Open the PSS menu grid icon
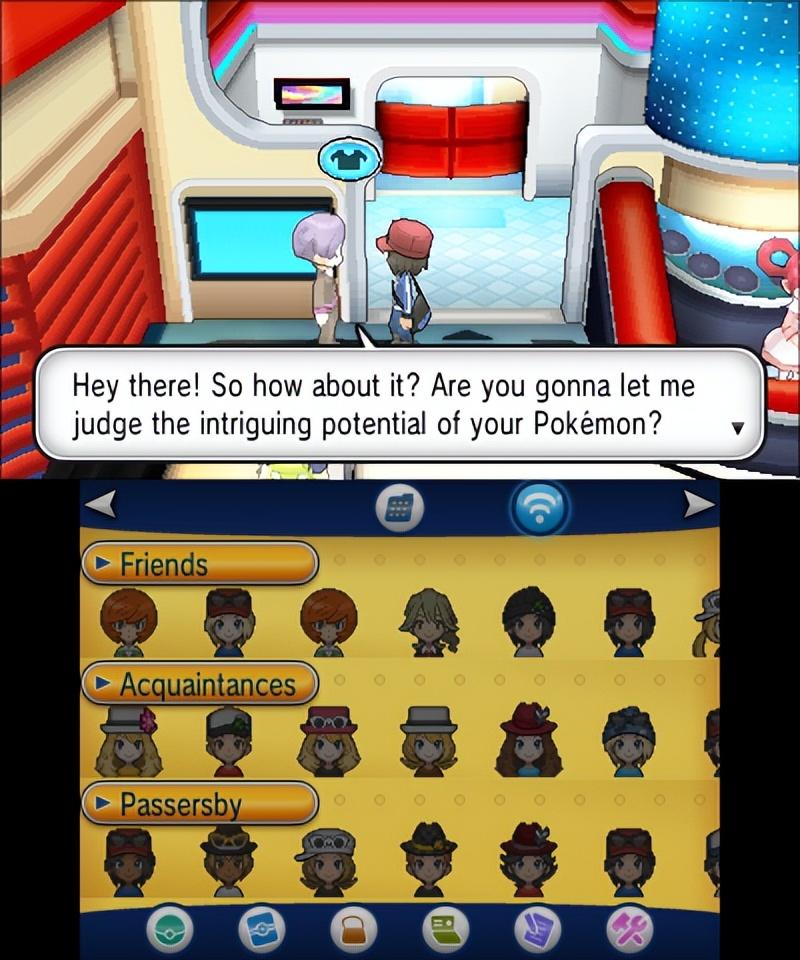This screenshot has width=800, height=960. click(399, 509)
